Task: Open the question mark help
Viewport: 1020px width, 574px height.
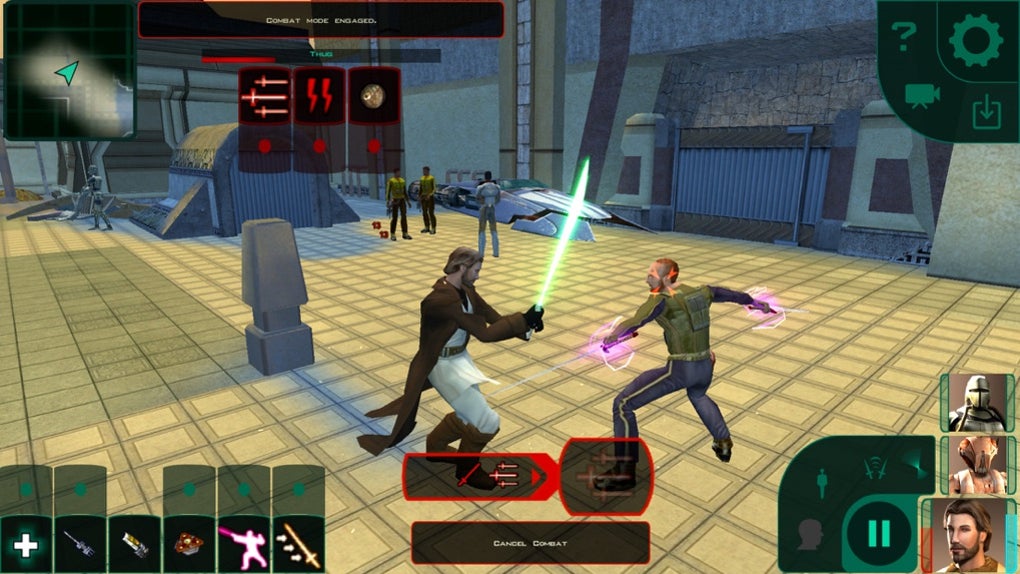Action: point(904,39)
